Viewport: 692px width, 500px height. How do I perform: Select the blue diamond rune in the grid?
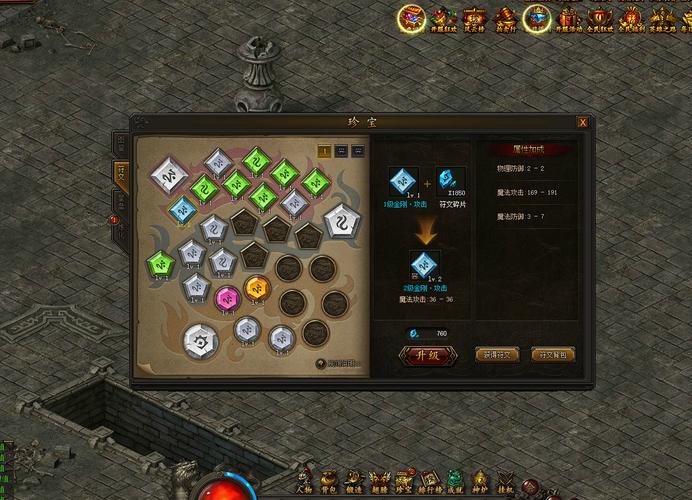(181, 208)
